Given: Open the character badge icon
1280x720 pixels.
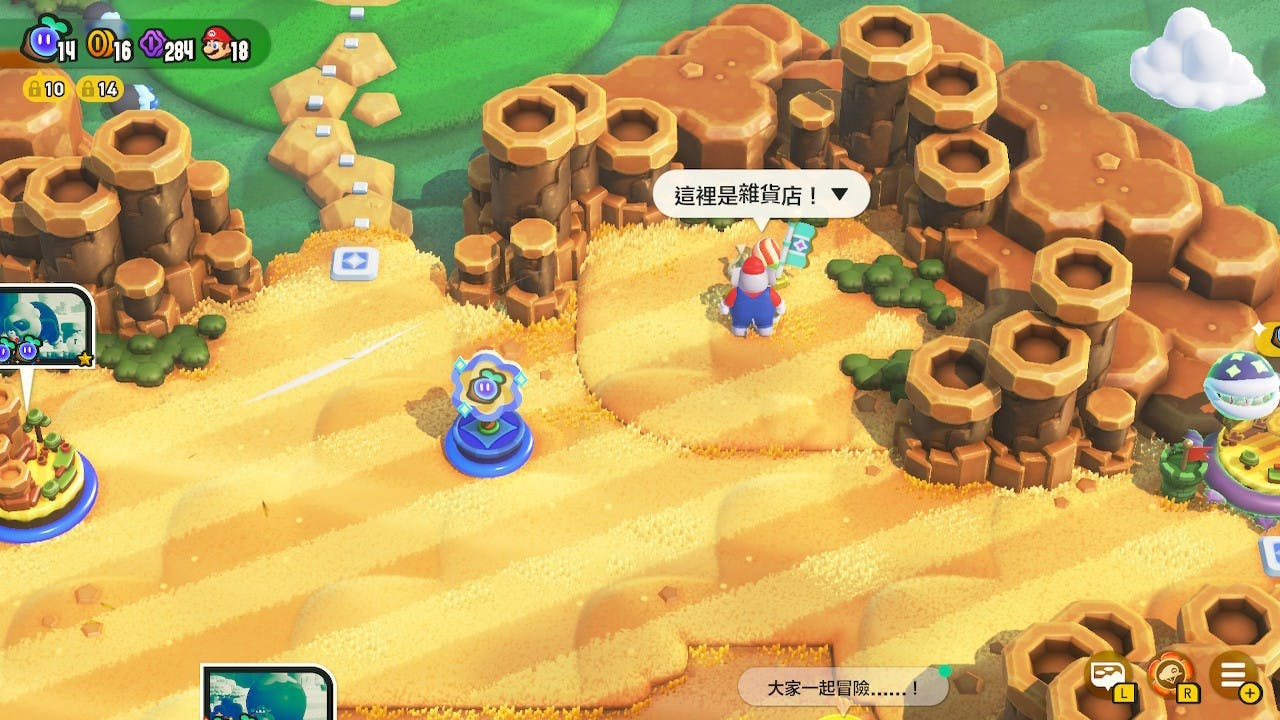Looking at the screenshot, I should (1170, 676).
